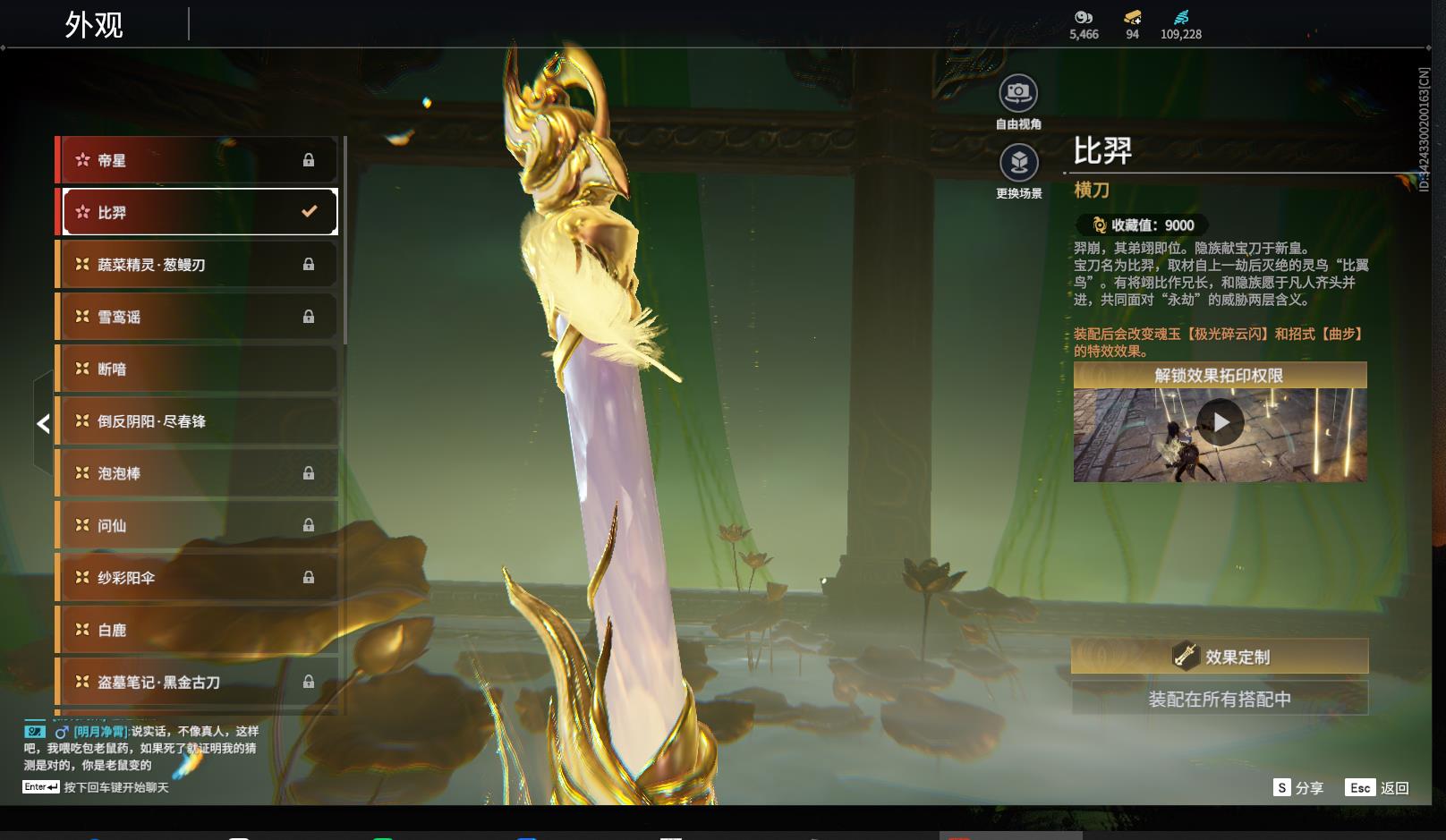Click the 分享 share button
The width and height of the screenshot is (1446, 840).
1298,788
